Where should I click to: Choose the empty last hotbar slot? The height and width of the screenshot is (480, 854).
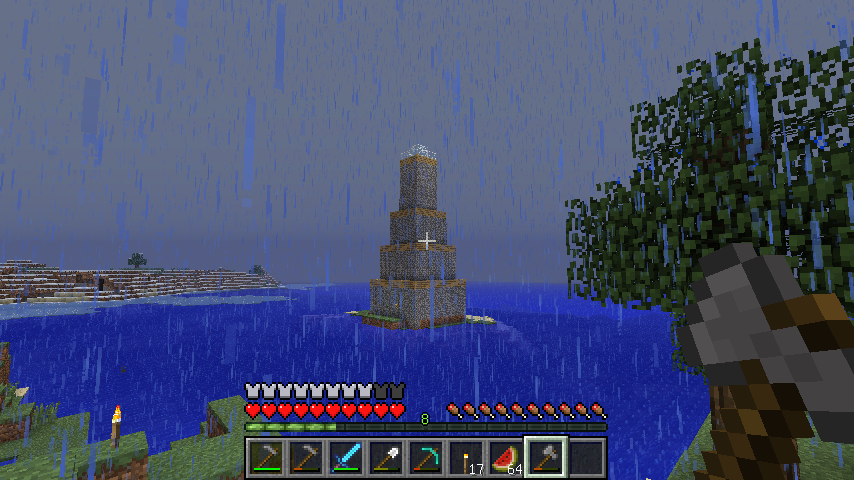coord(586,458)
